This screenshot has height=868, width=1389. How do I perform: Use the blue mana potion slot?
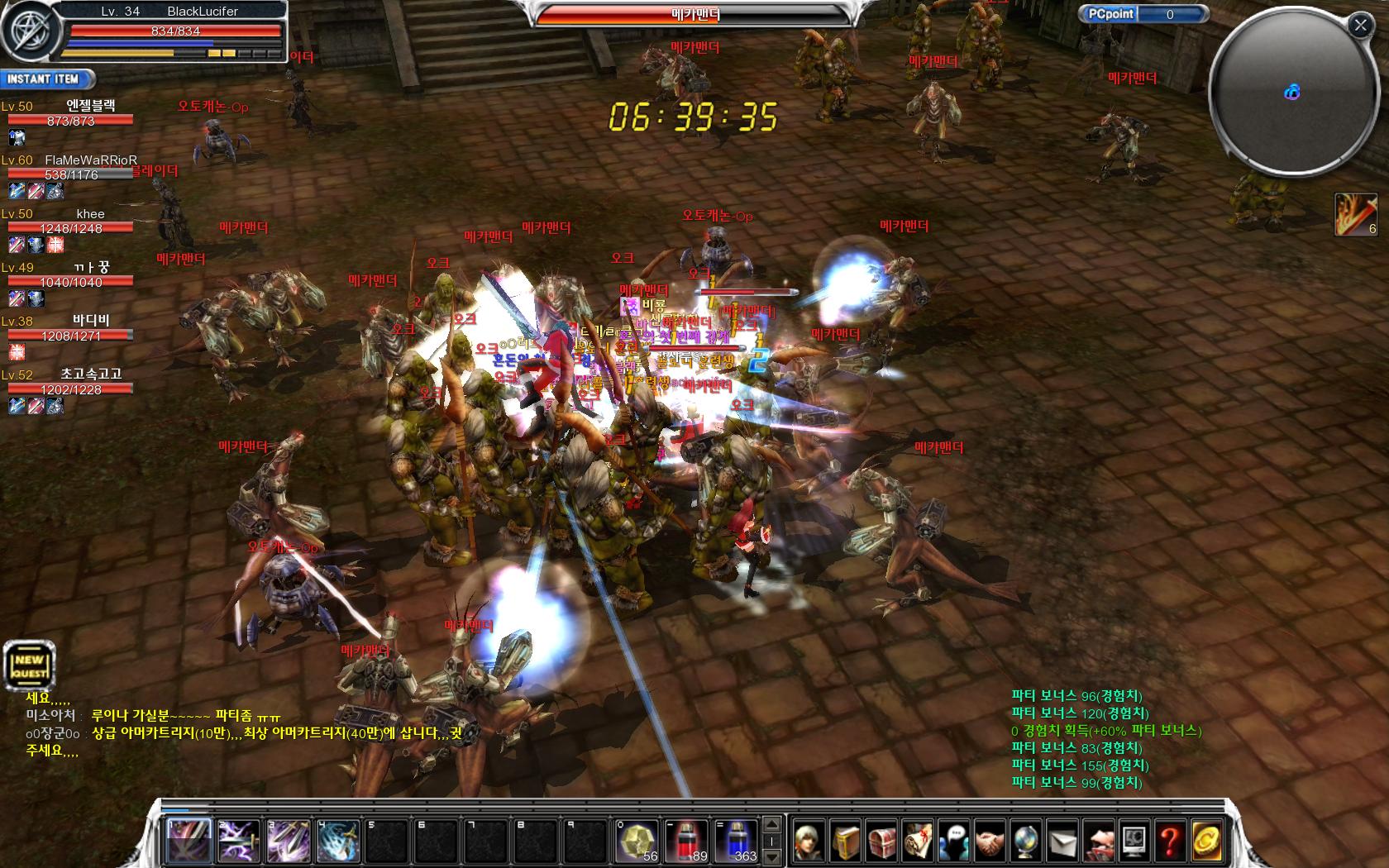point(735,841)
